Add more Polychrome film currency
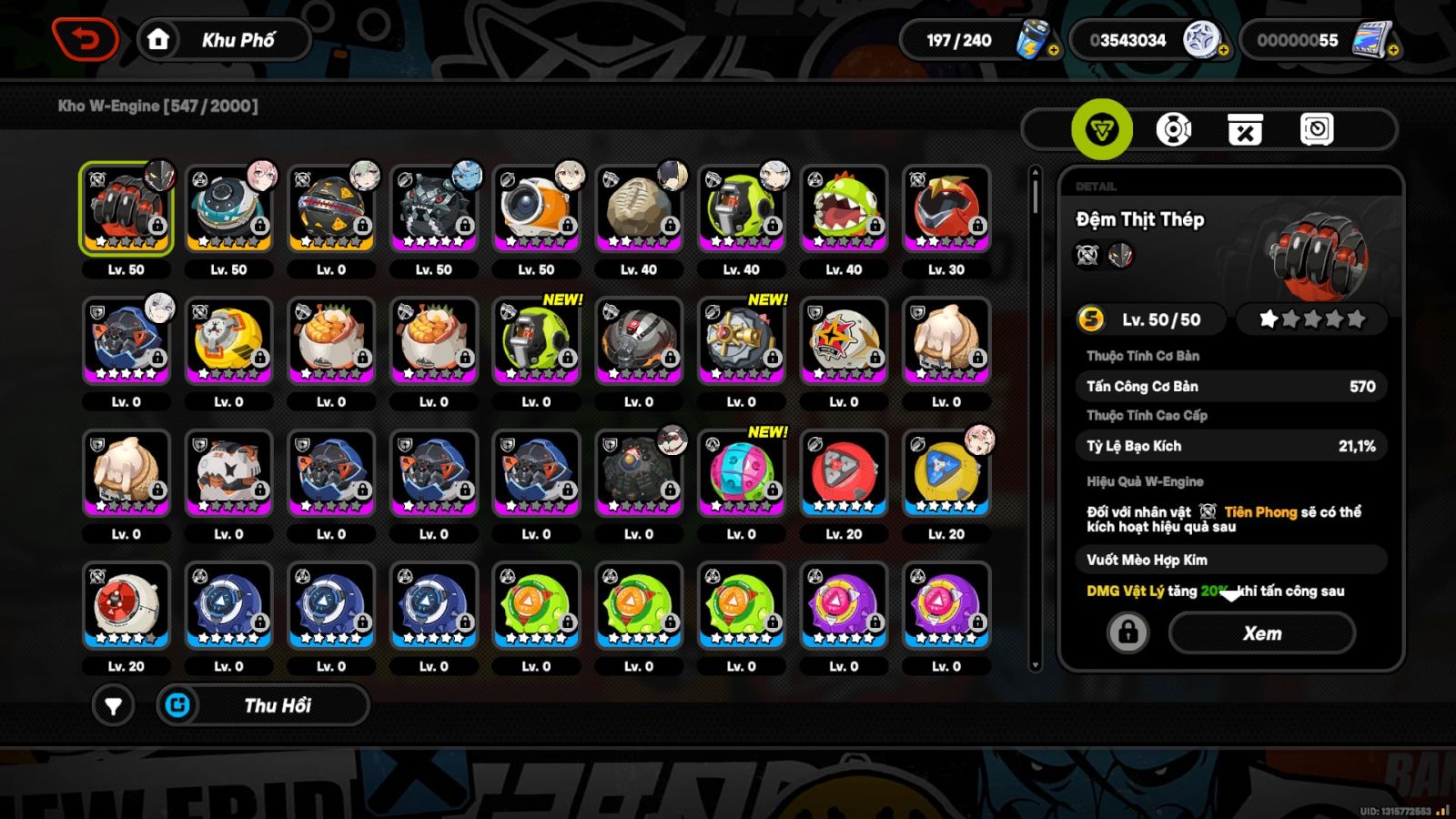This screenshot has width=1456, height=819. click(x=1392, y=51)
